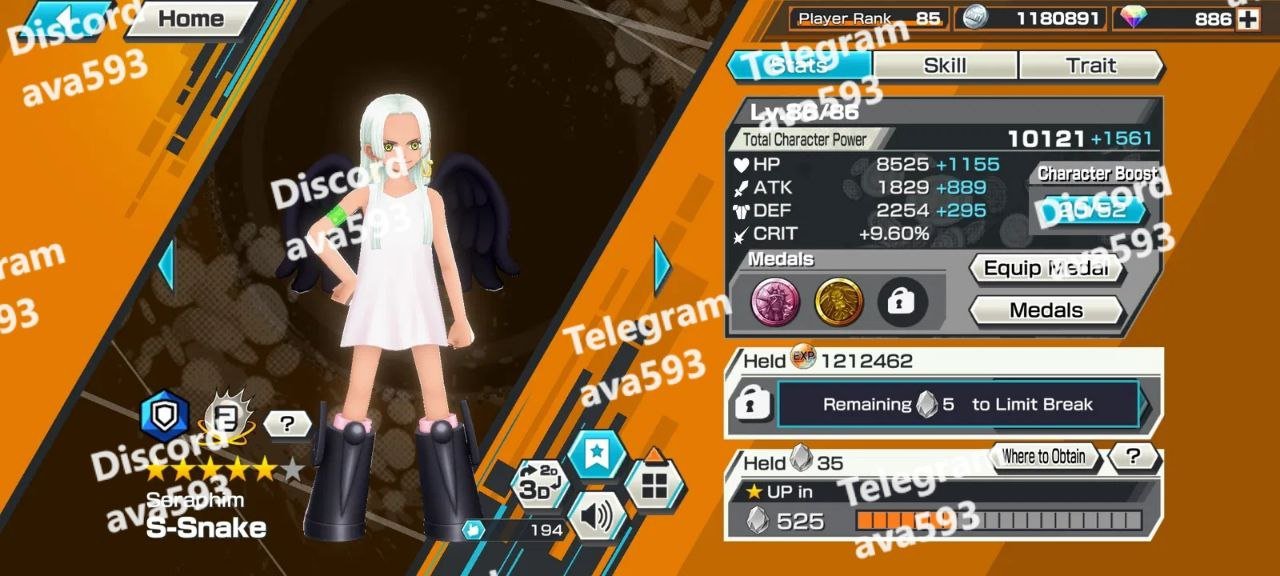1280x576 pixels.
Task: Select the Stats tab
Action: pos(800,65)
